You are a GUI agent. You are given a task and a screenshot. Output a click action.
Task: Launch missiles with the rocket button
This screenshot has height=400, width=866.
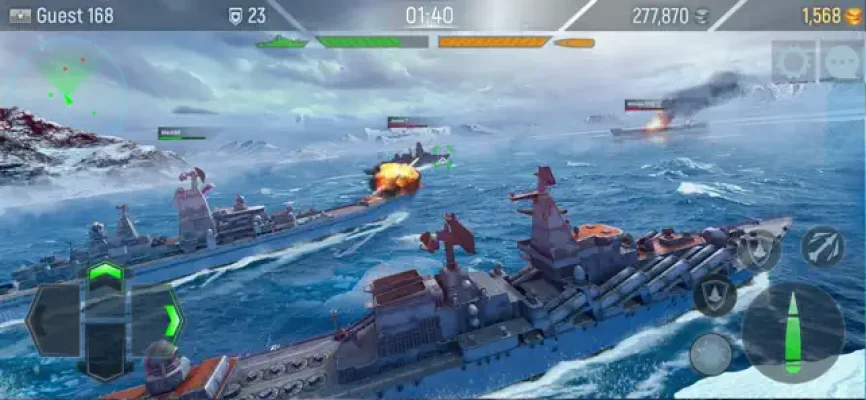coord(821,246)
